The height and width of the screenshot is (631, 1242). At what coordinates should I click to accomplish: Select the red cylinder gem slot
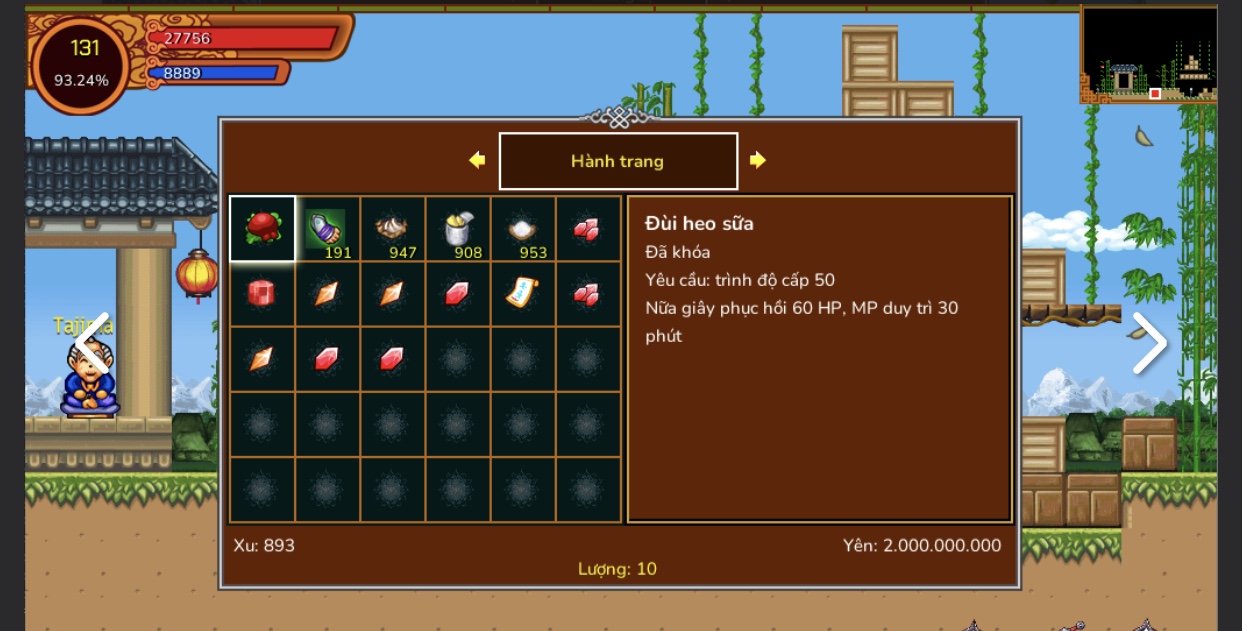(262, 294)
